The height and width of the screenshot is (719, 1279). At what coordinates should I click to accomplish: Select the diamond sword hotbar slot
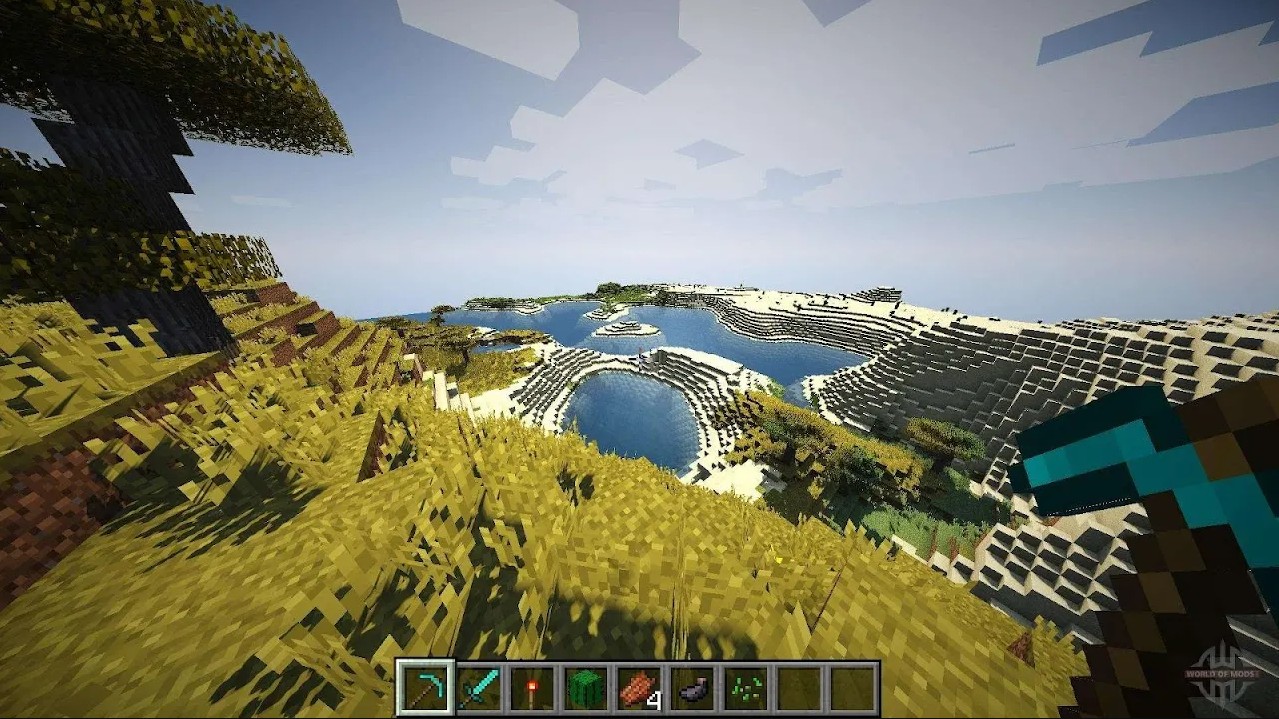(479, 688)
